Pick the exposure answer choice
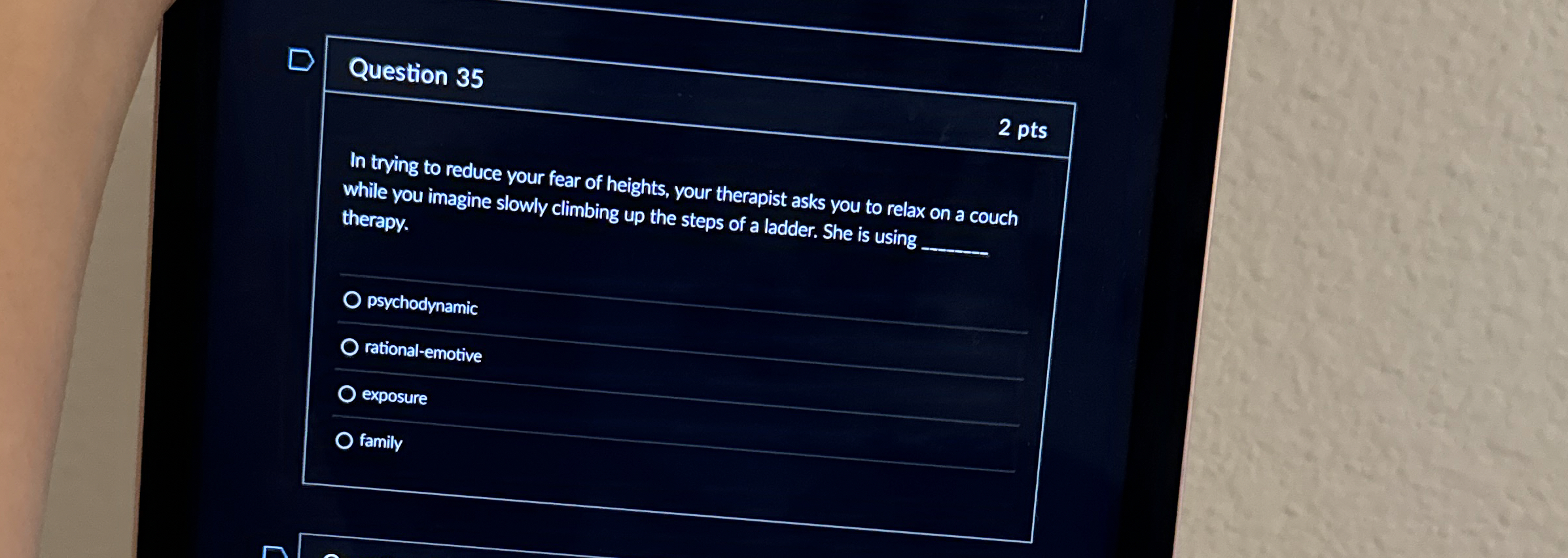Viewport: 1568px width, 558px height. click(347, 394)
